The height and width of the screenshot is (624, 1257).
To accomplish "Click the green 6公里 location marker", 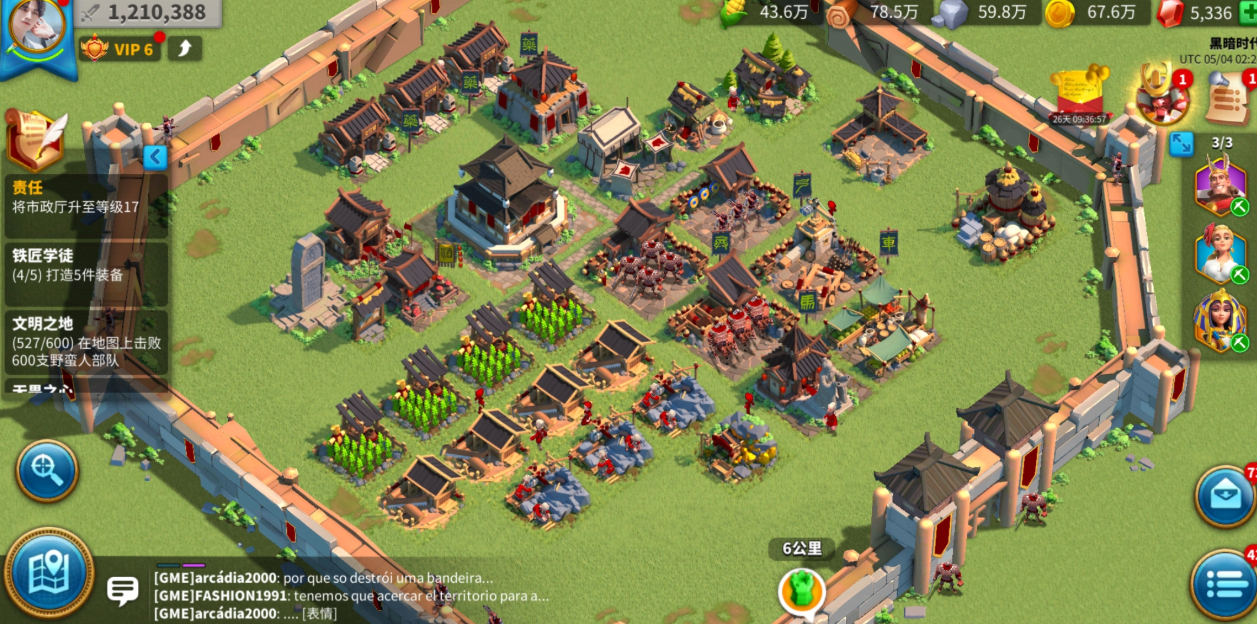I will (x=802, y=590).
